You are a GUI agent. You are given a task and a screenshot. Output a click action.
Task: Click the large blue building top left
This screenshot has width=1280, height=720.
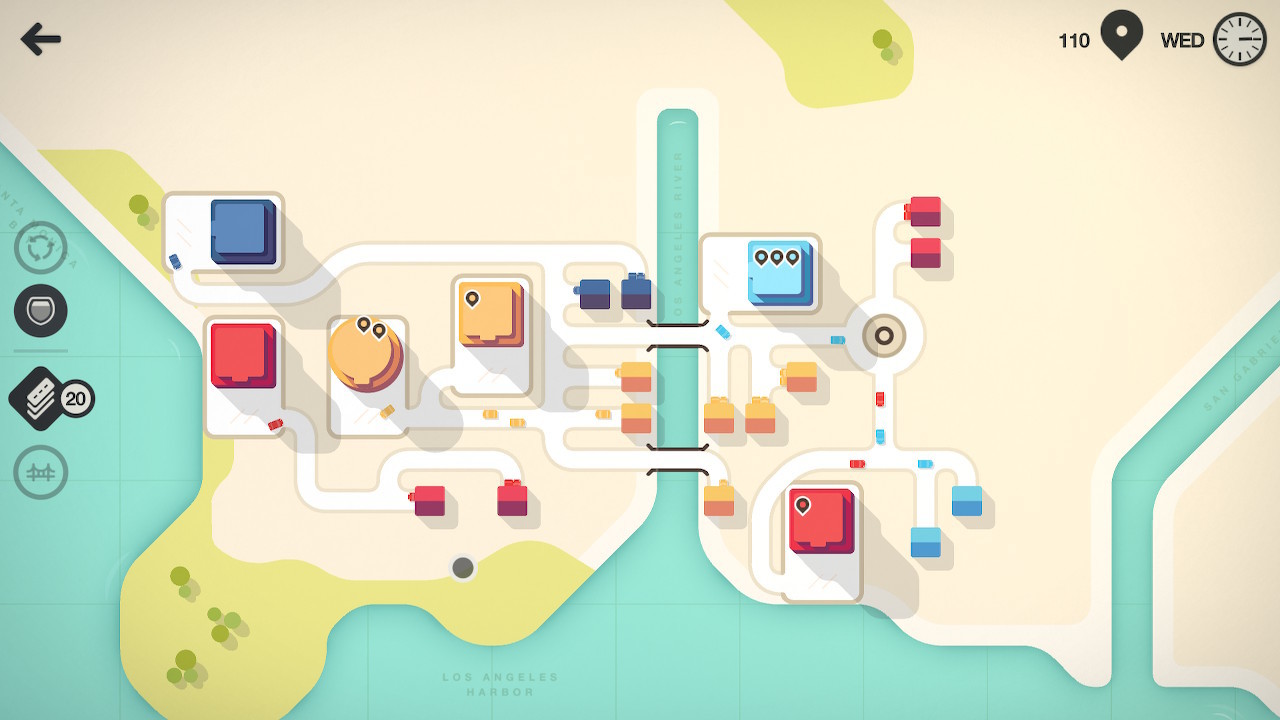pyautogui.click(x=241, y=233)
